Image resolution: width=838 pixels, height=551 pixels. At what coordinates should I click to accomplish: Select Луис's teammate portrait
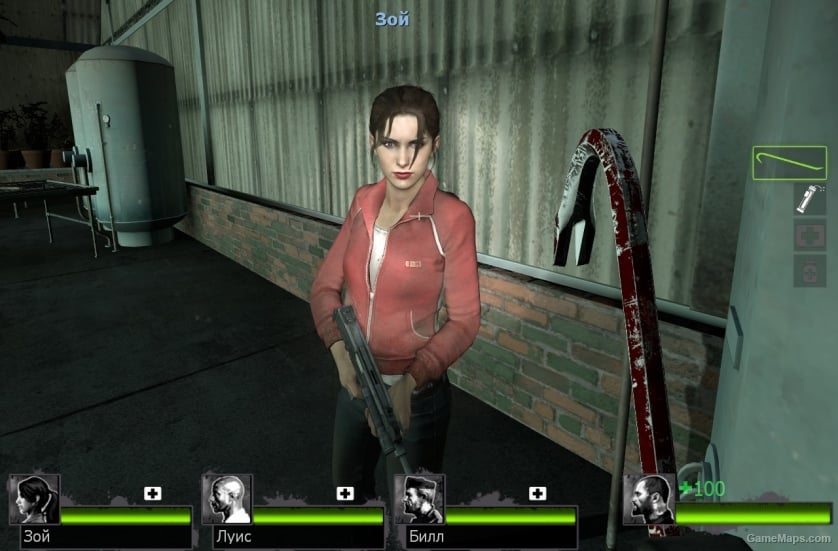point(226,499)
